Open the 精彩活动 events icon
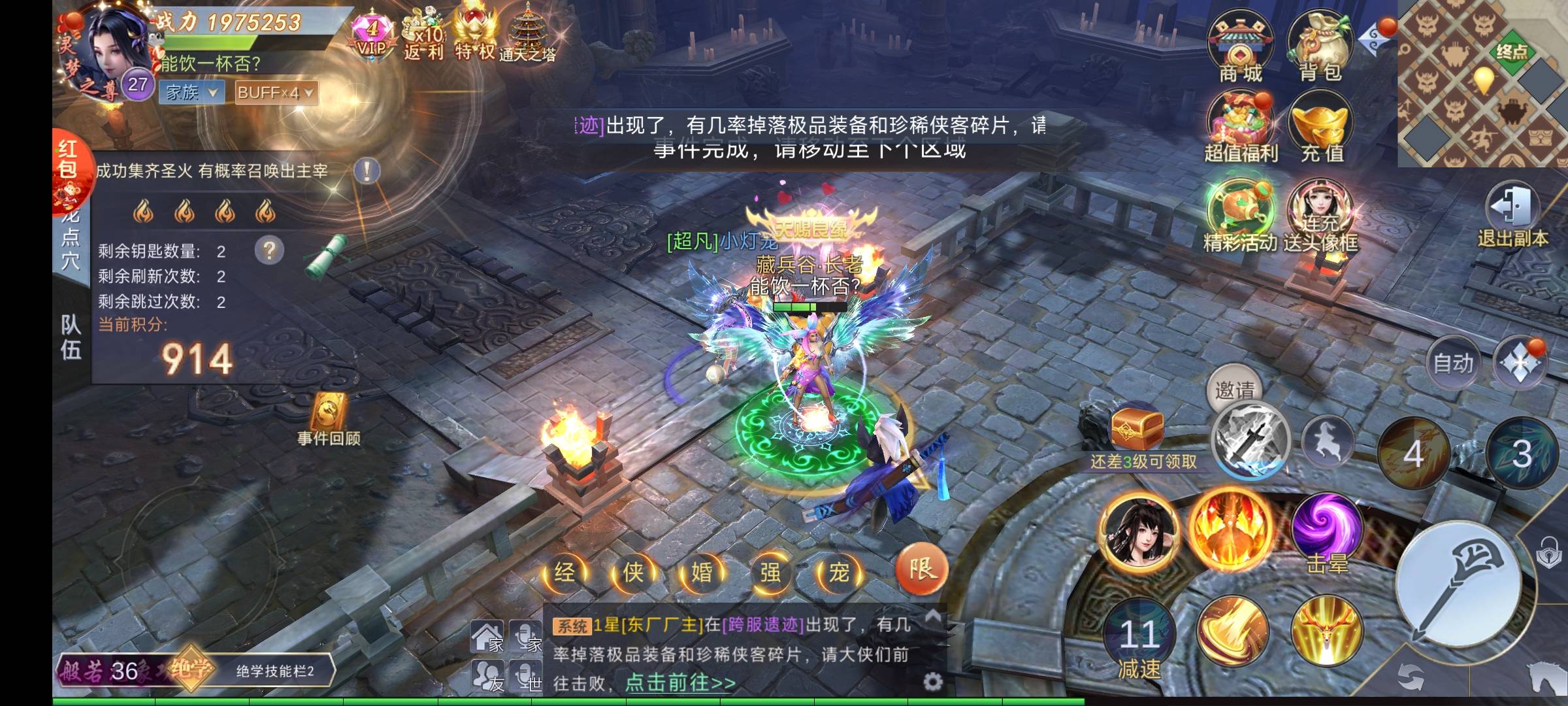 pos(1239,216)
